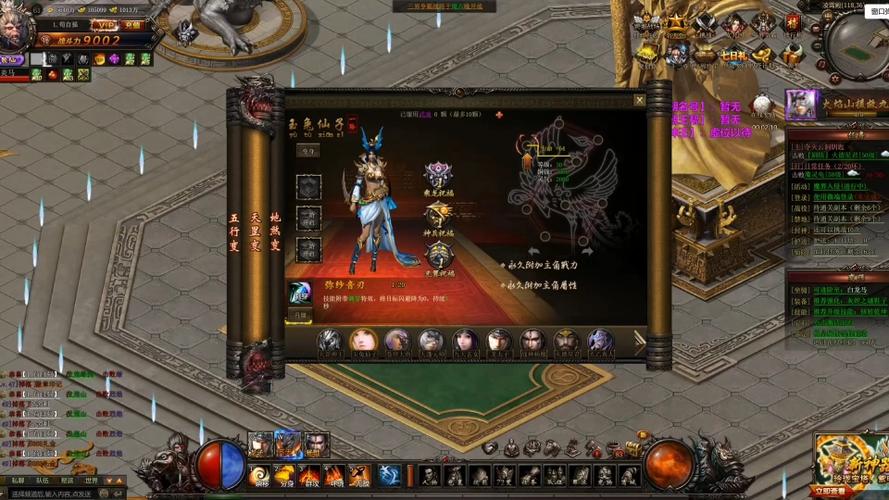Screen dimensions: 889x500
Task: Click the red plus button beside the pill count
Action: click(x=498, y=115)
